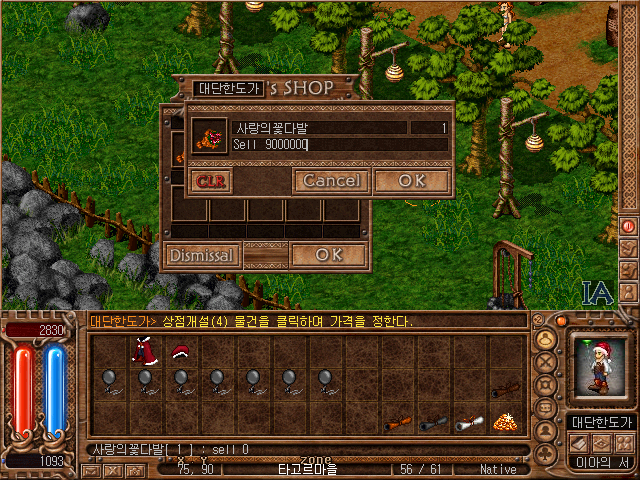Cancel the sell price dialog
Viewport: 640px width, 480px height.
click(331, 181)
